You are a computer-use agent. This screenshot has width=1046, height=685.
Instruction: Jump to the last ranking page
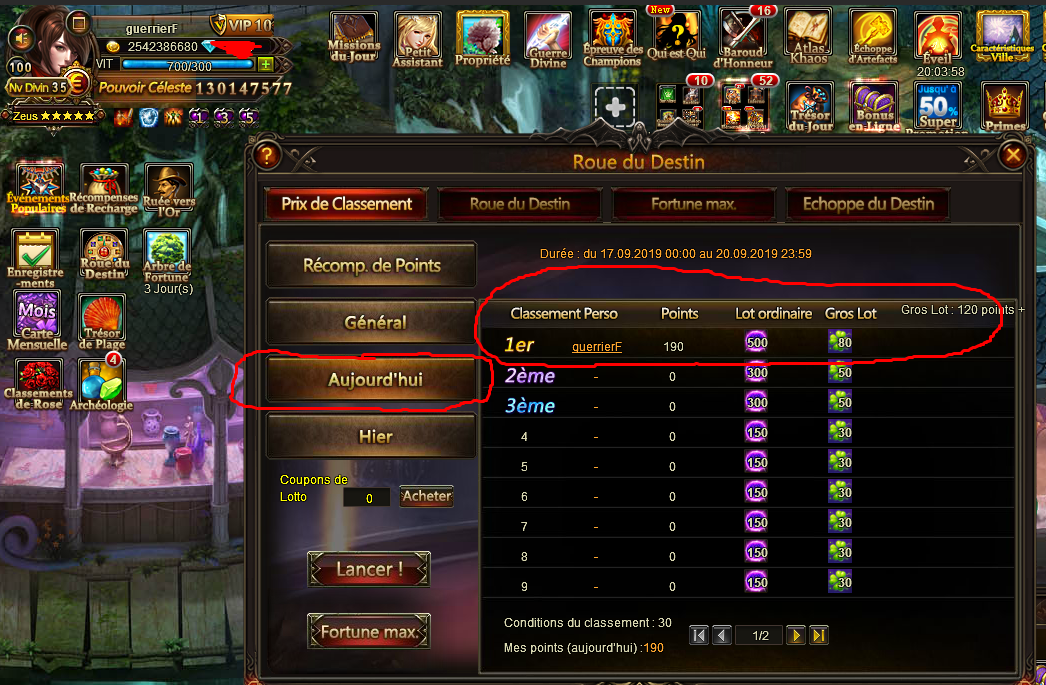tap(819, 635)
